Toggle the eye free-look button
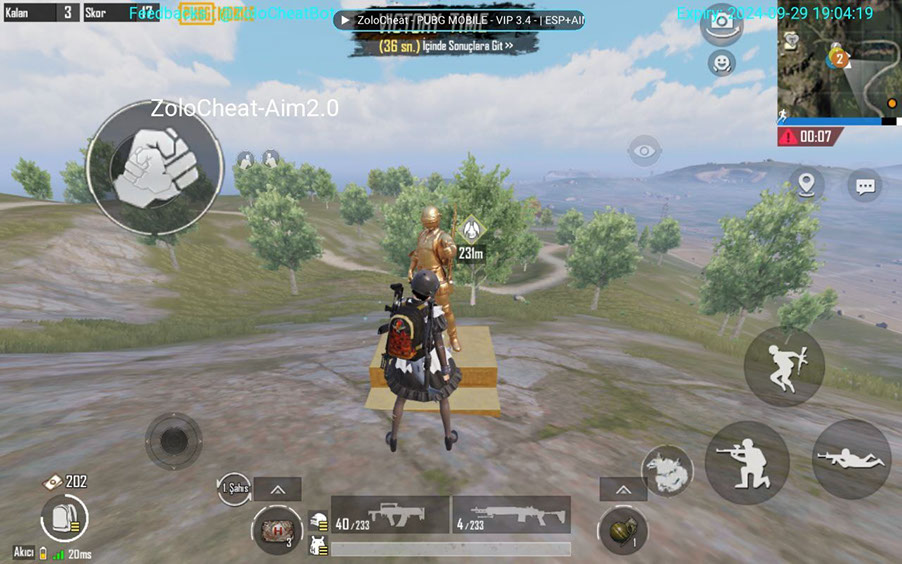 point(645,151)
